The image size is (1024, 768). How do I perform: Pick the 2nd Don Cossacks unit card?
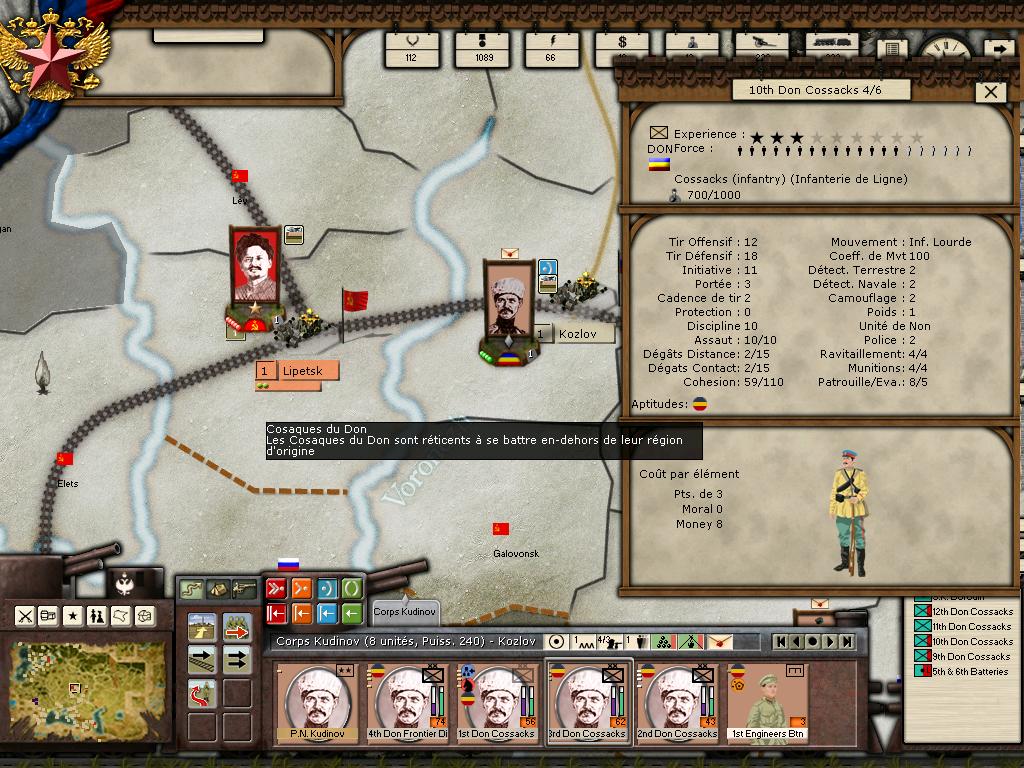(x=677, y=701)
